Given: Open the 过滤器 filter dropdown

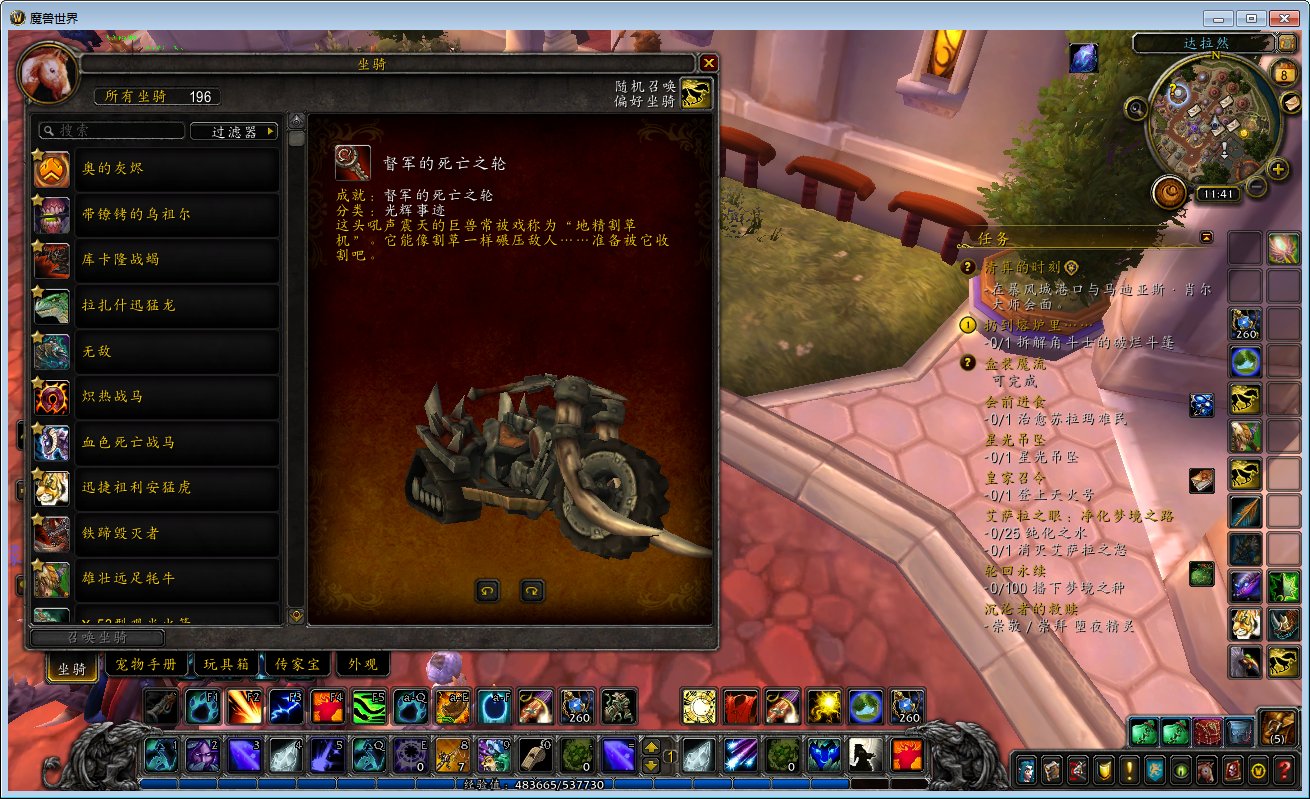Looking at the screenshot, I should 233,131.
